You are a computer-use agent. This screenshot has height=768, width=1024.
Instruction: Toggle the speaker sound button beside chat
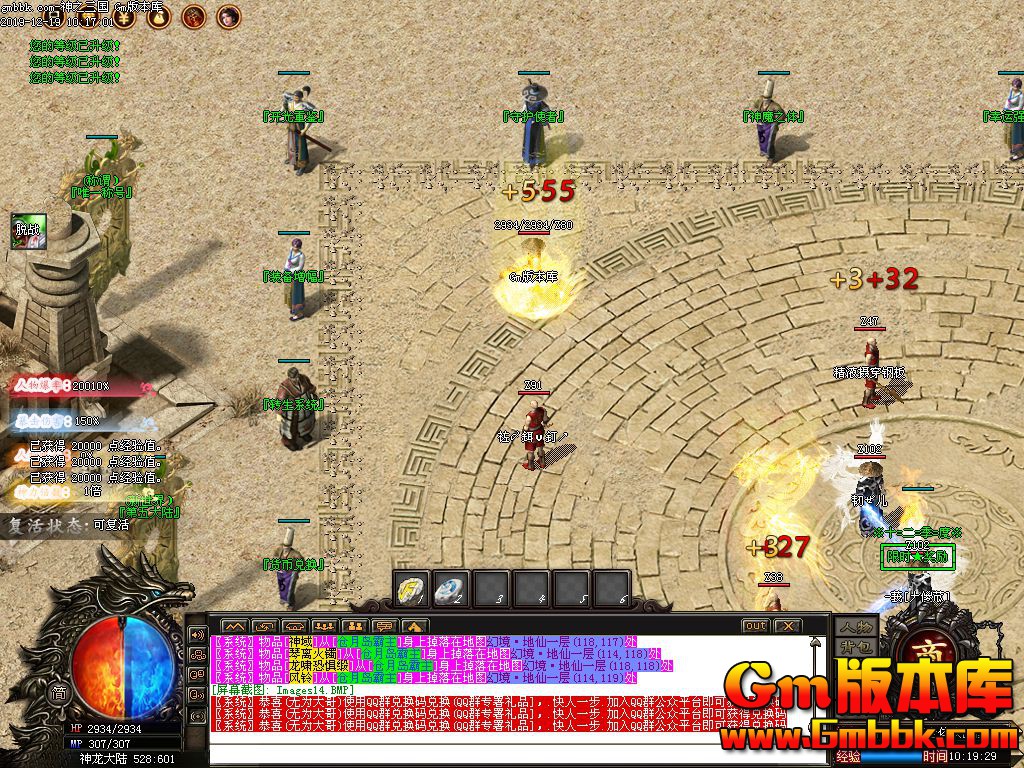coord(197,634)
